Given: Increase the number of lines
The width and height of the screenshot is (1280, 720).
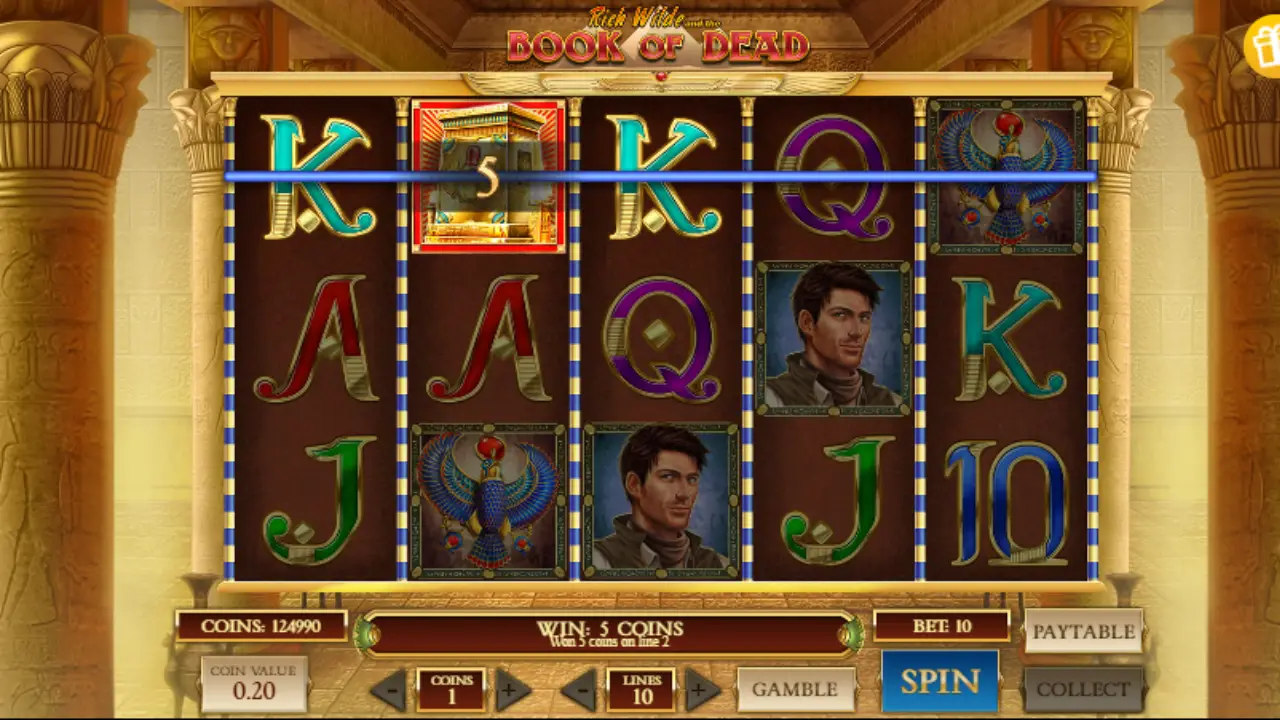Looking at the screenshot, I should coord(697,689).
